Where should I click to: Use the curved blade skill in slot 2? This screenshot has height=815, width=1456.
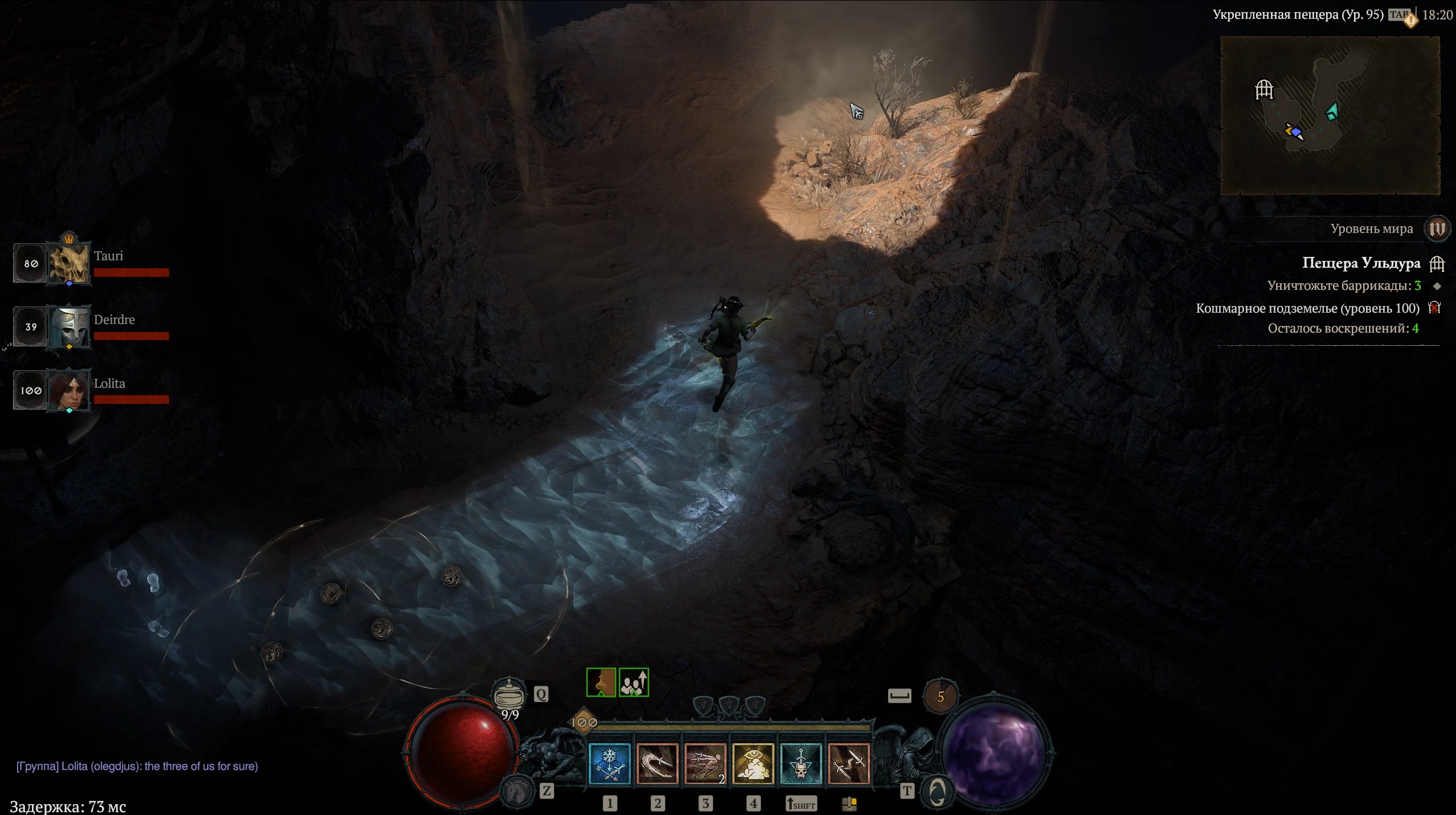point(657,764)
